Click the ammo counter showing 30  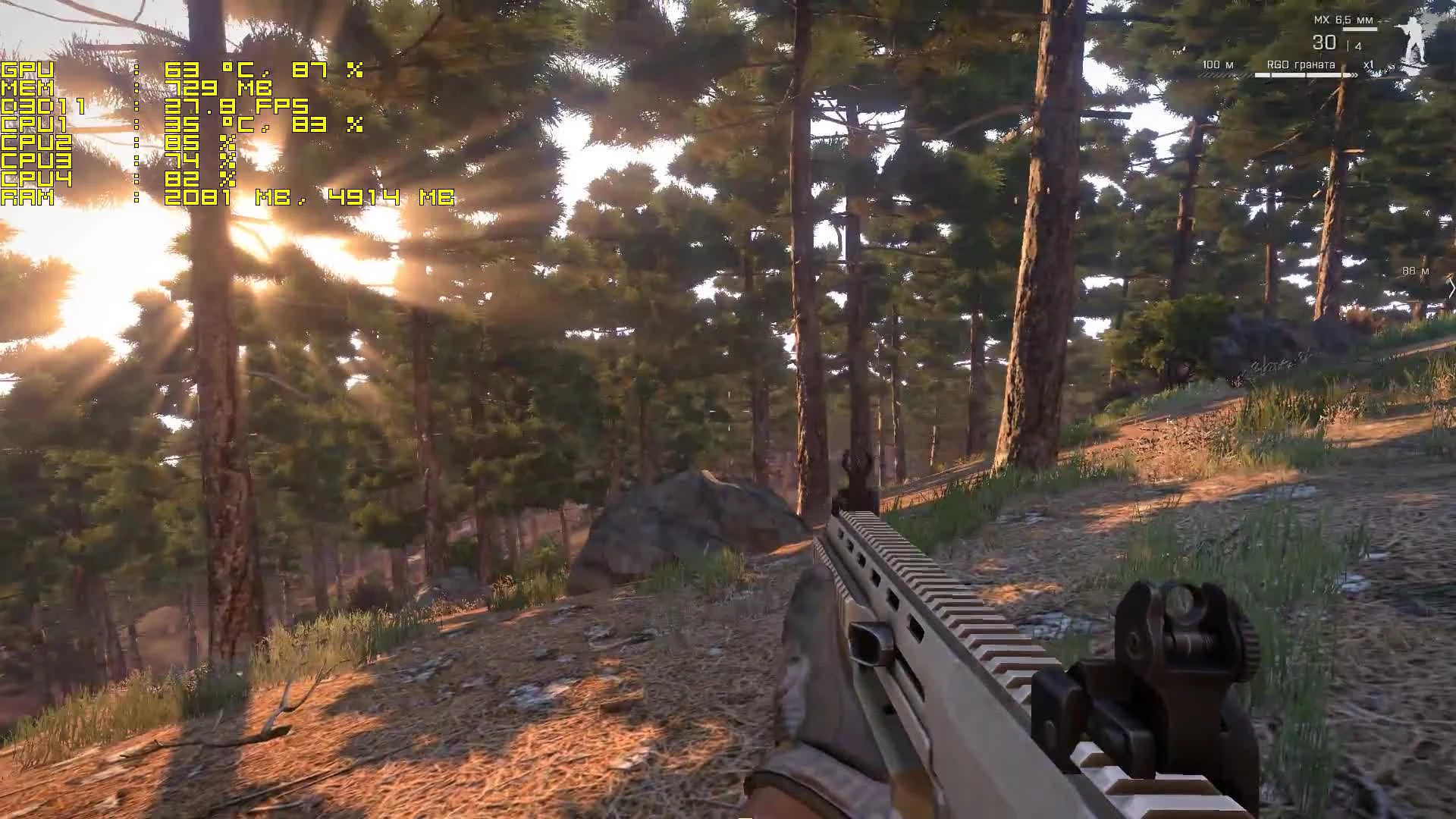pyautogui.click(x=1323, y=43)
